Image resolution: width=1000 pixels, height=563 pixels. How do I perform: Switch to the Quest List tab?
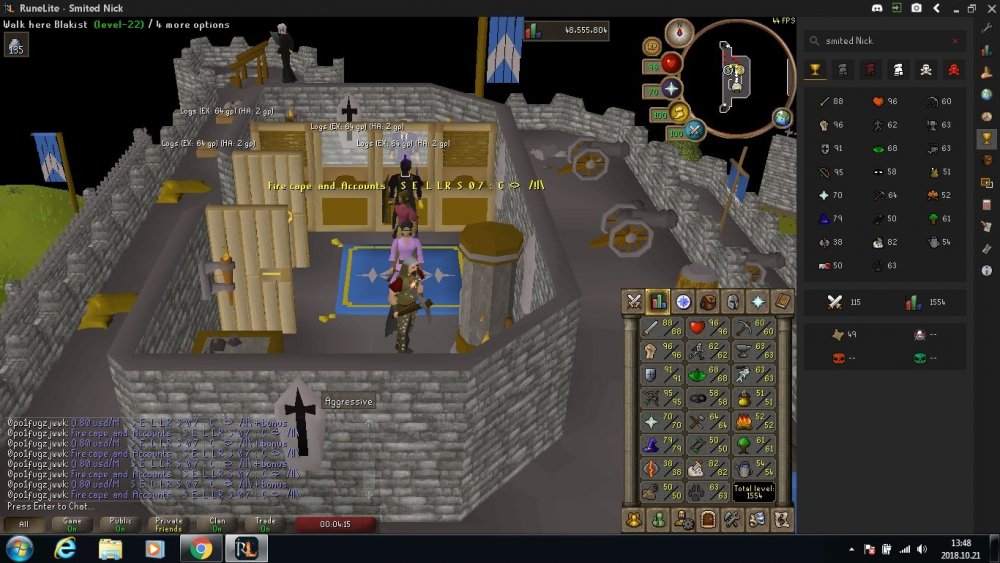[x=684, y=301]
